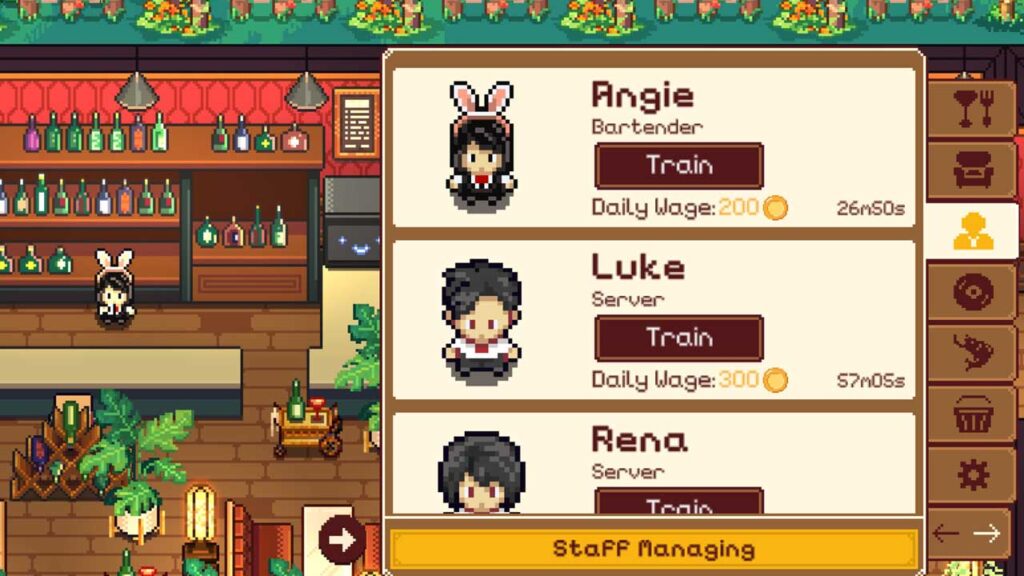The image size is (1024, 576).
Task: Open the Staff Managing bar
Action: pyautogui.click(x=653, y=549)
